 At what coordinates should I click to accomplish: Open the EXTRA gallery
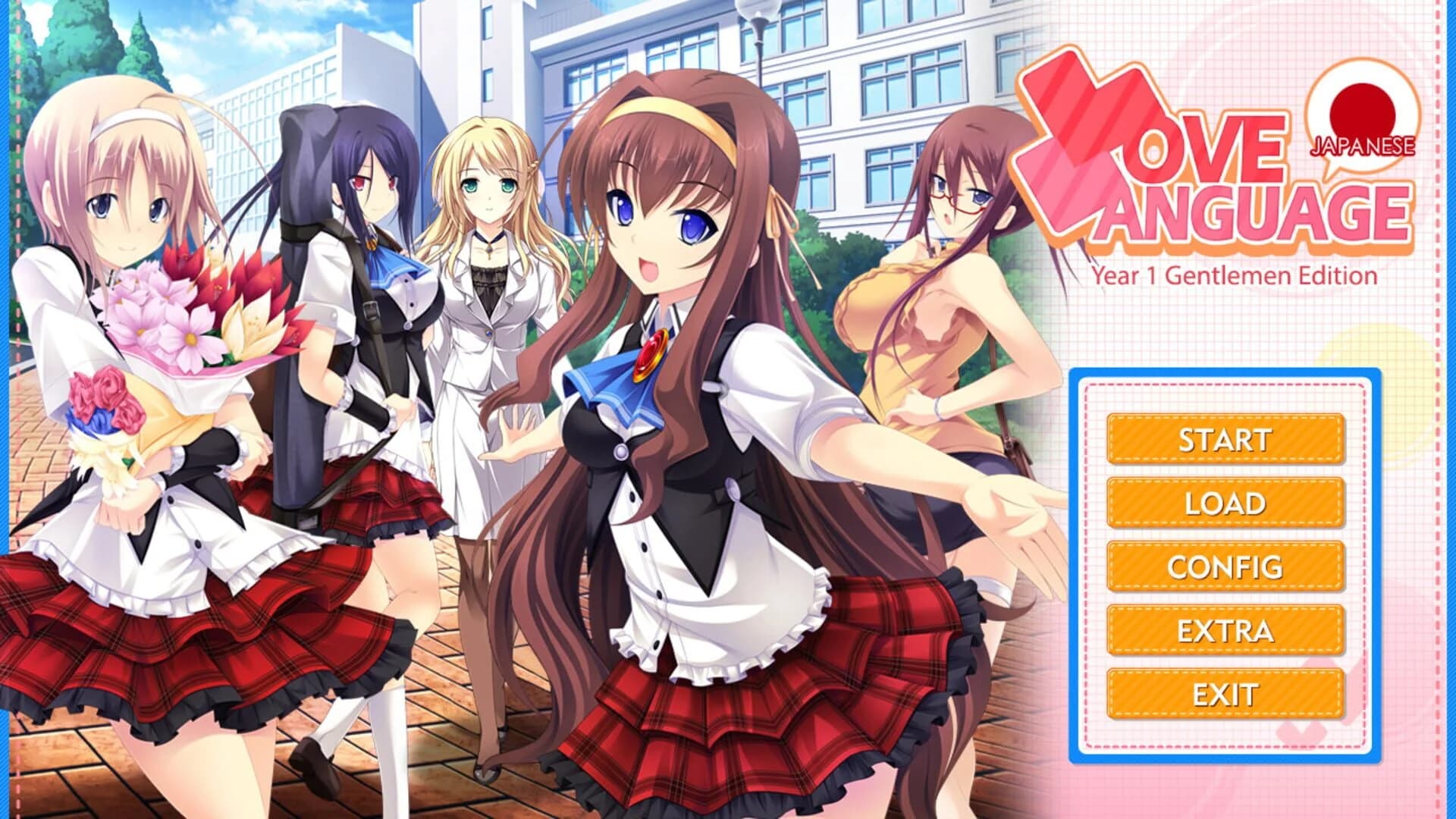[1225, 630]
